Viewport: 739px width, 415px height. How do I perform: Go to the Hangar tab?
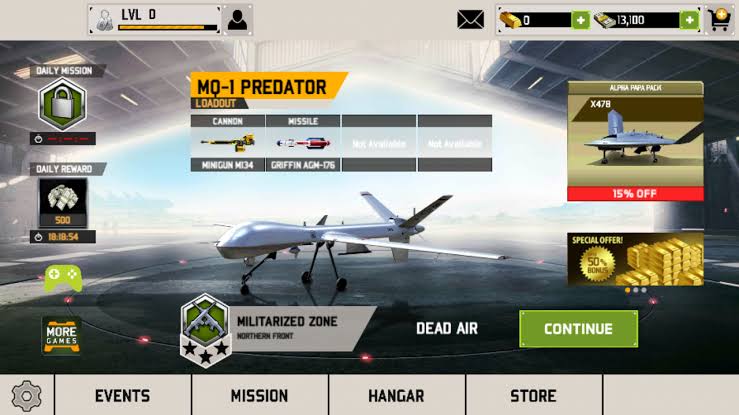click(396, 395)
